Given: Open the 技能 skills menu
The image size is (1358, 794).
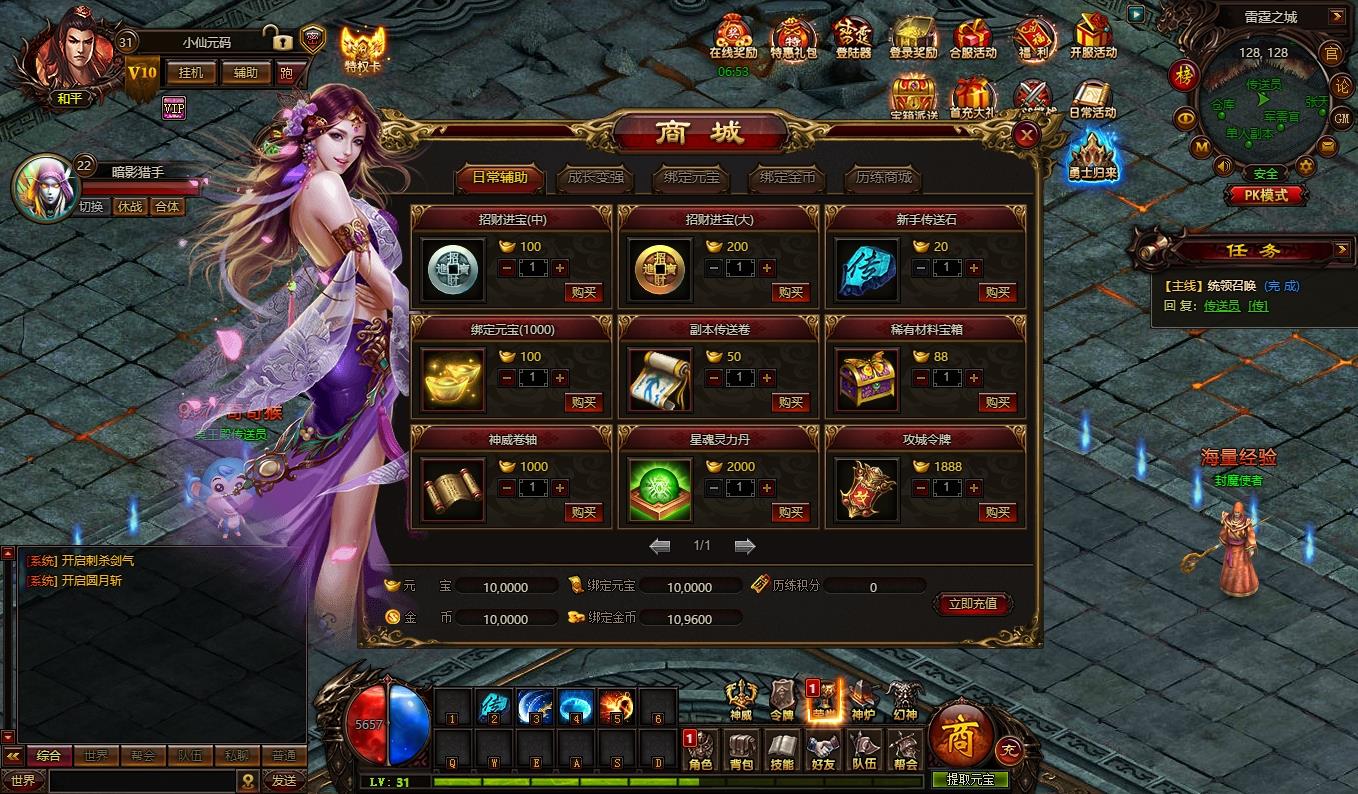Looking at the screenshot, I should tap(782, 750).
